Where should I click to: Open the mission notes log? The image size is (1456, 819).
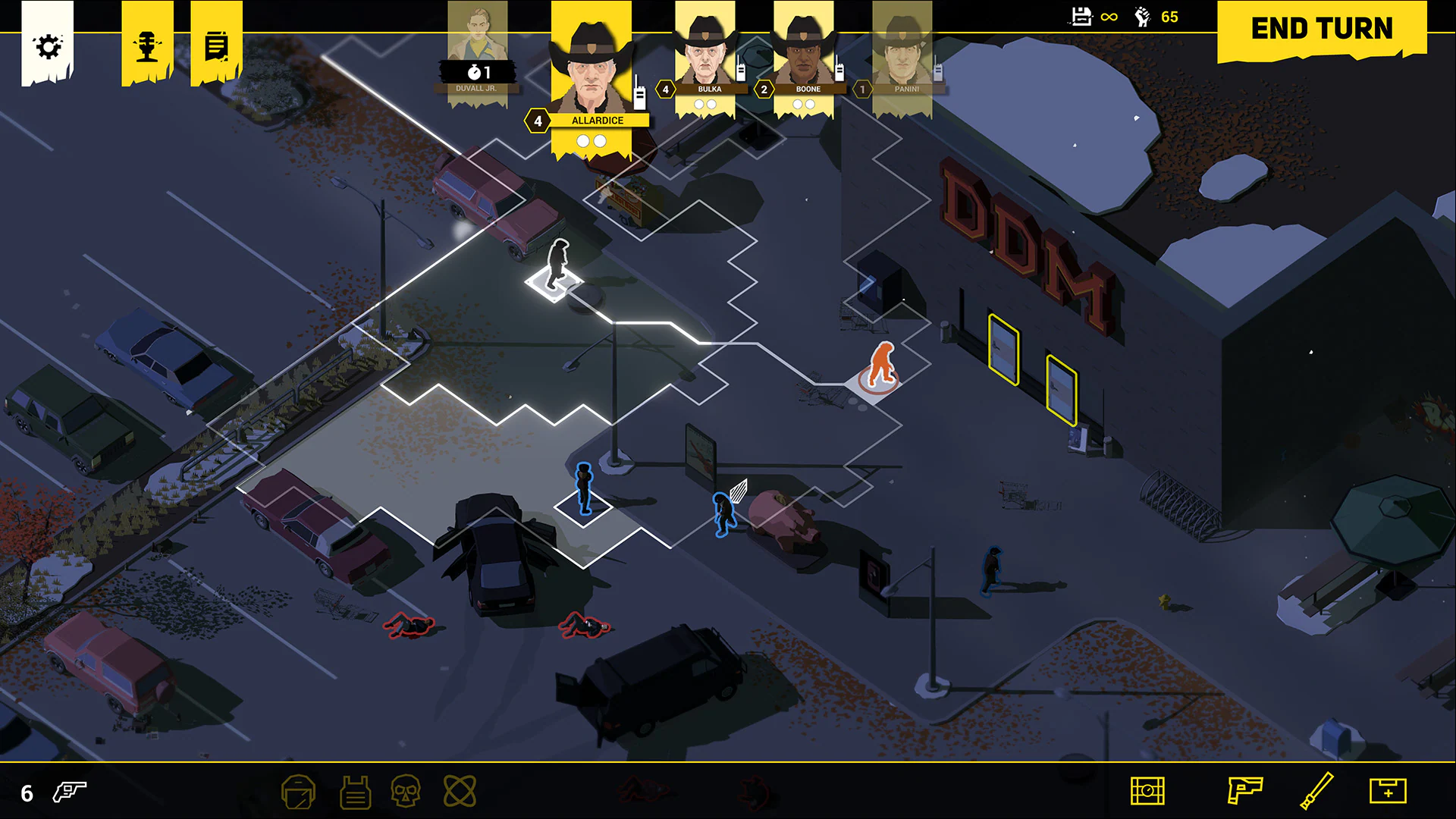coord(216,45)
